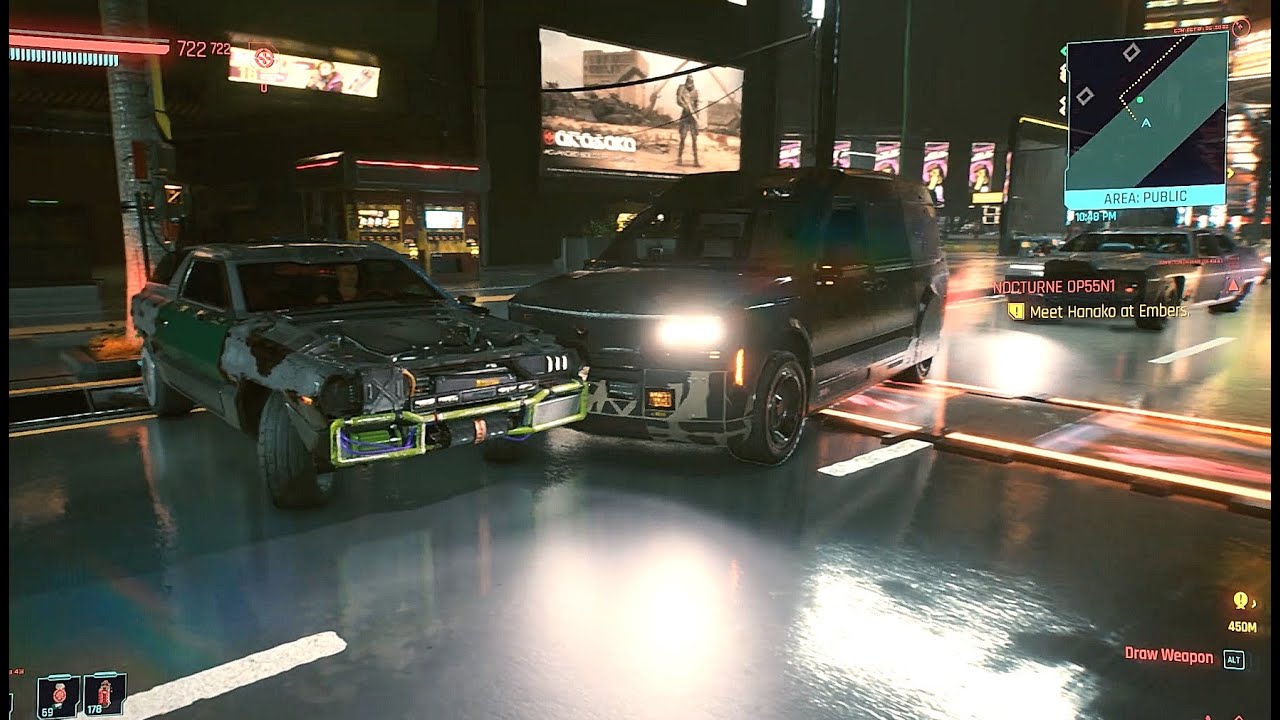1280x720 pixels.
Task: Select the health inhaler quickslot showing 69
Action: click(58, 693)
